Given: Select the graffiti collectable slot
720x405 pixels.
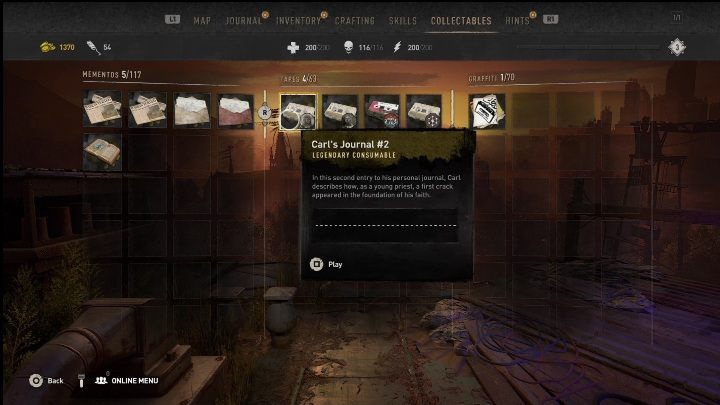Looking at the screenshot, I should [487, 111].
